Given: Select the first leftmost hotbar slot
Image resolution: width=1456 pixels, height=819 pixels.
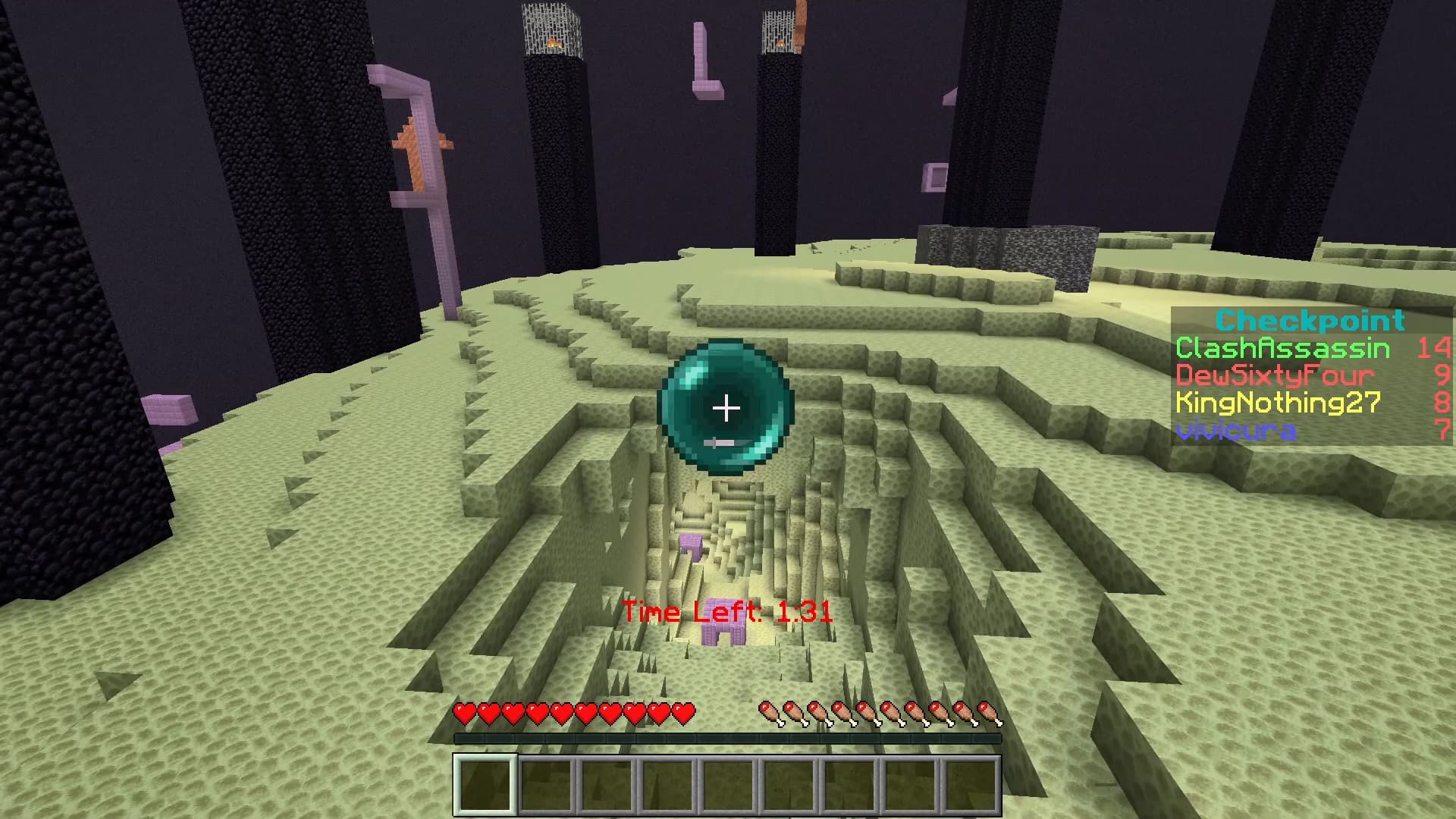Looking at the screenshot, I should click(x=486, y=786).
